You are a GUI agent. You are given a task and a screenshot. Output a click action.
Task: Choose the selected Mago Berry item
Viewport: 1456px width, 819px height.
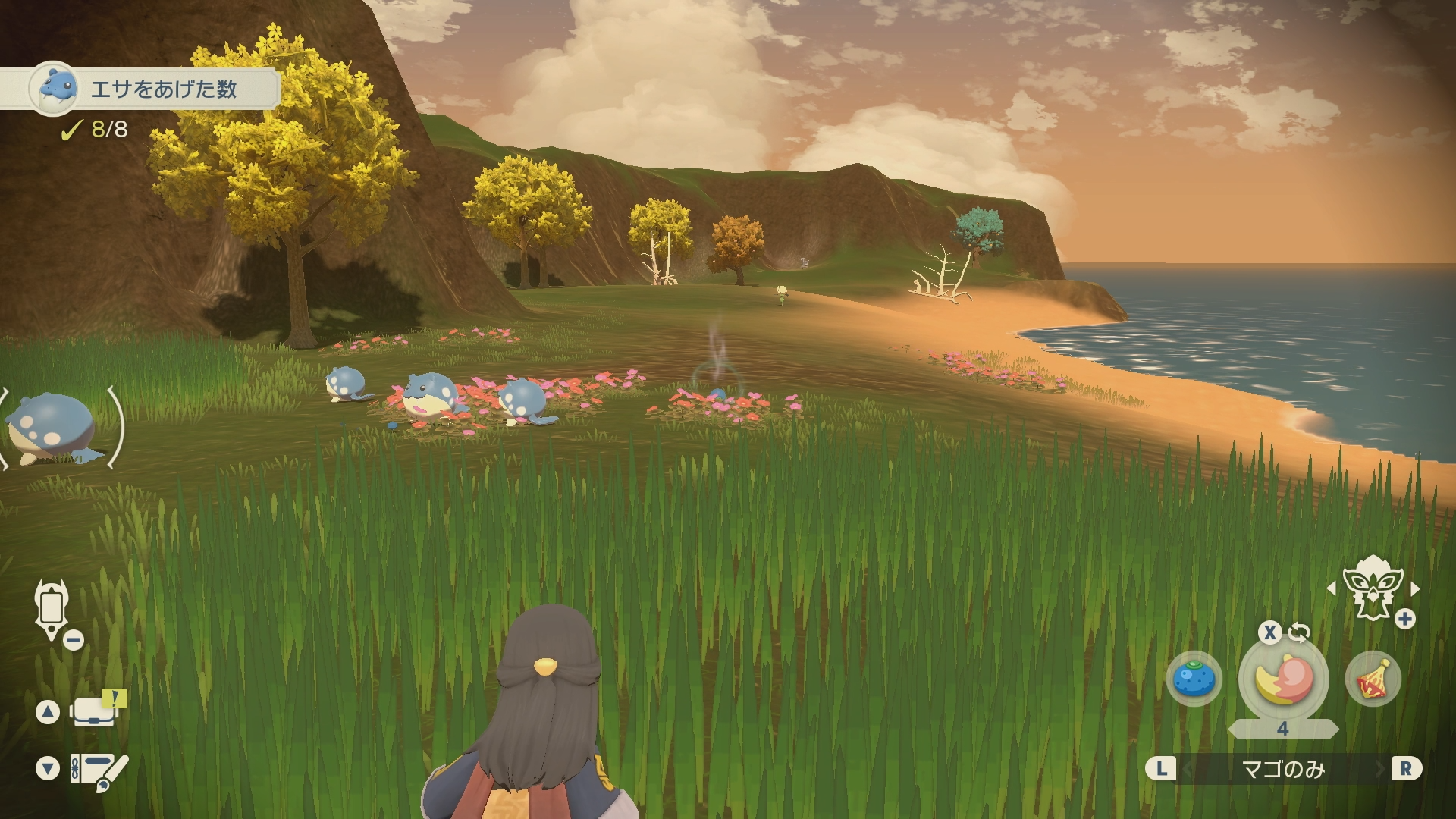[1283, 679]
